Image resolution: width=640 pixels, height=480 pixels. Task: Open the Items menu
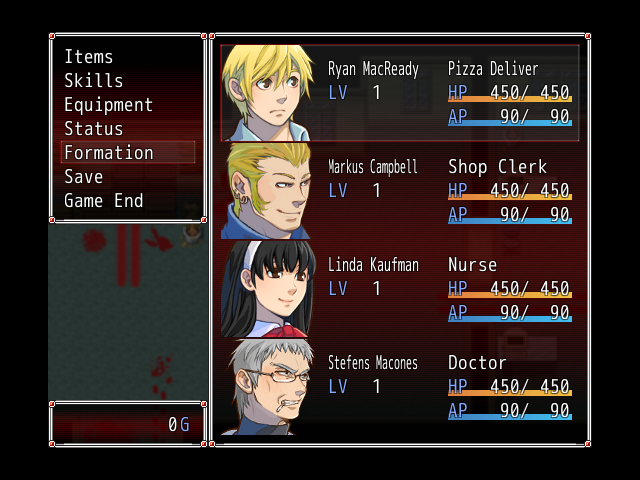(x=89, y=57)
